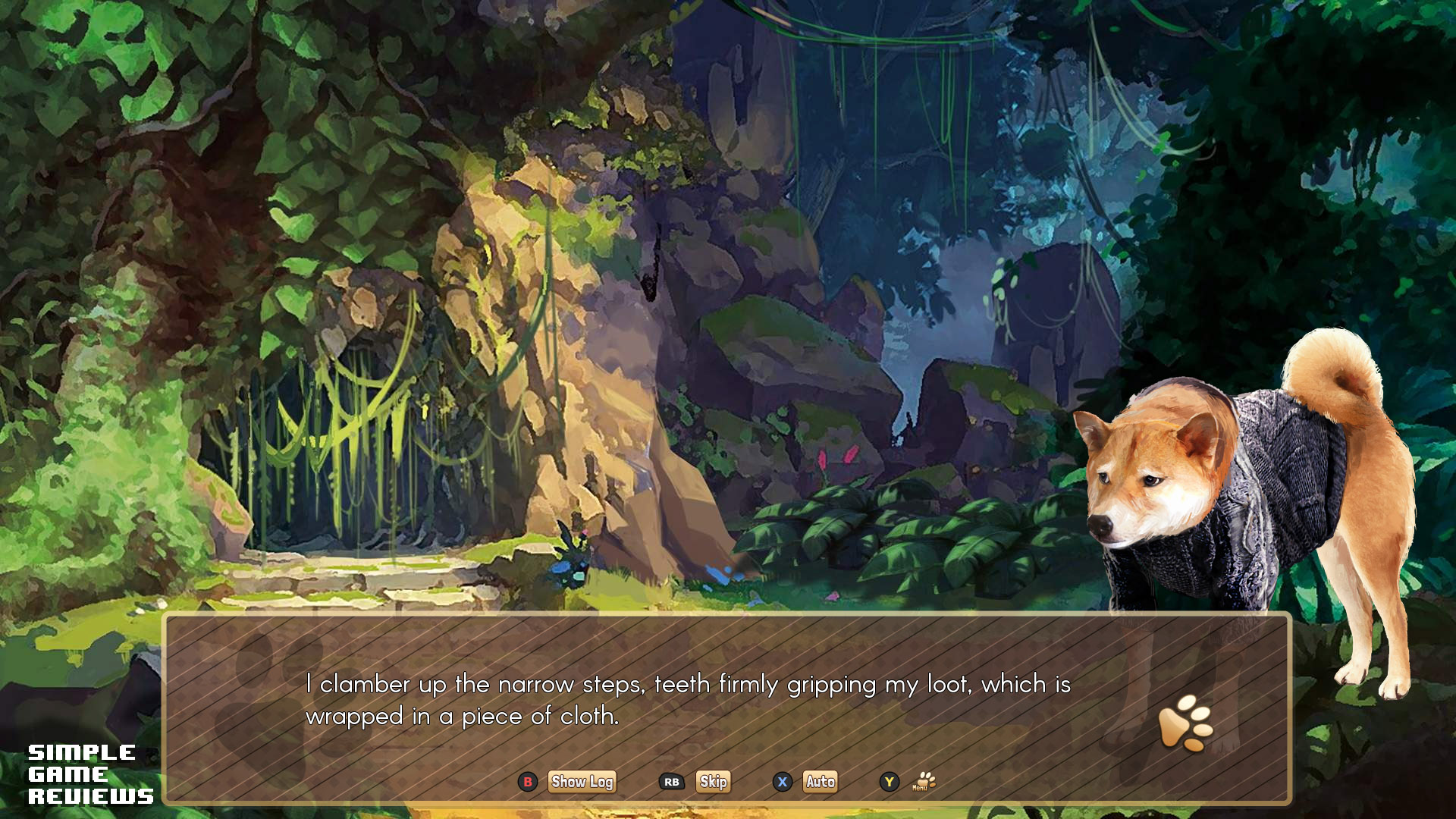Image resolution: width=1456 pixels, height=819 pixels.
Task: Open the dialogue history log
Action: [582, 782]
